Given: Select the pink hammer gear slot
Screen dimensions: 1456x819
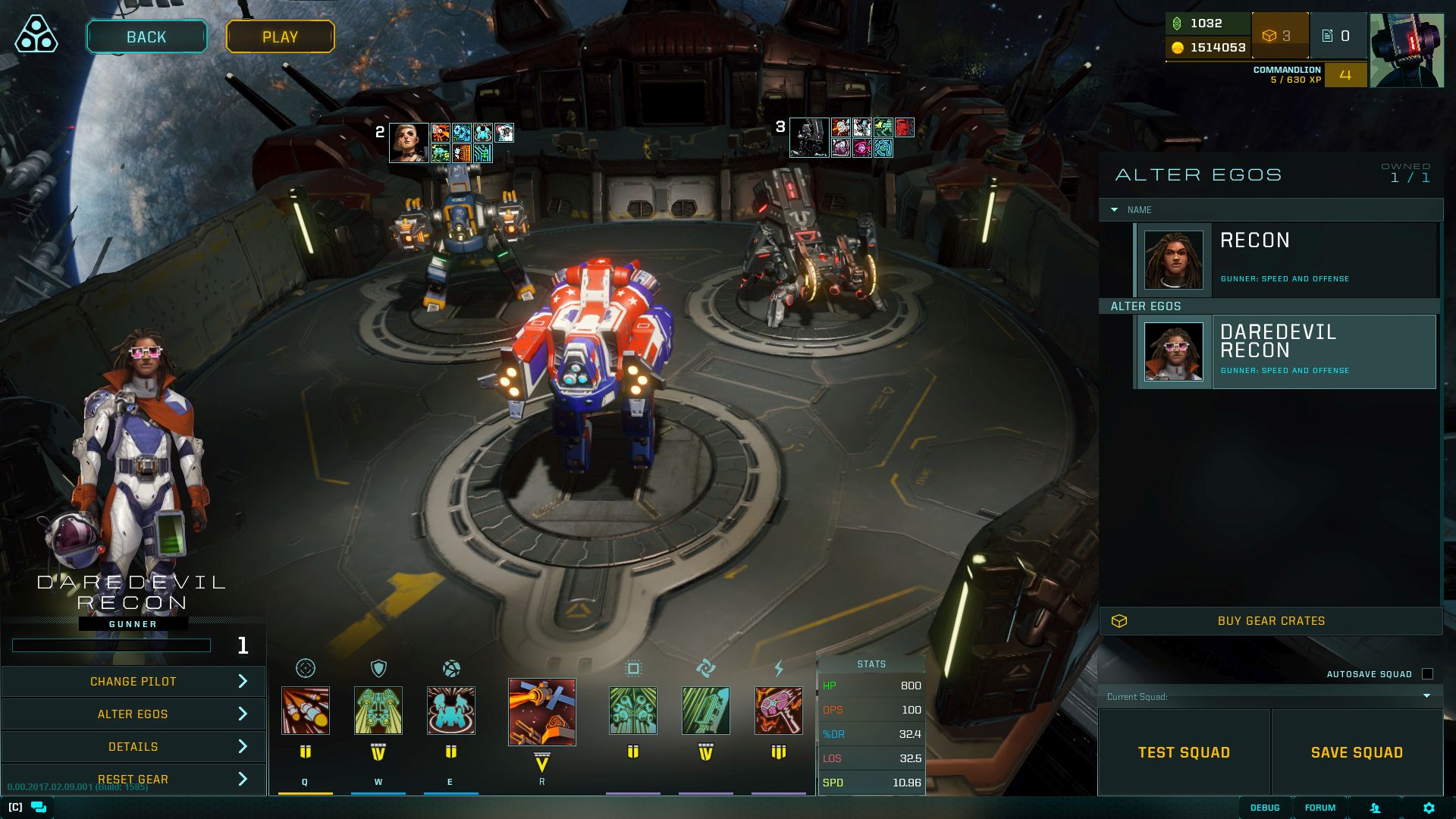Looking at the screenshot, I should click(x=778, y=711).
